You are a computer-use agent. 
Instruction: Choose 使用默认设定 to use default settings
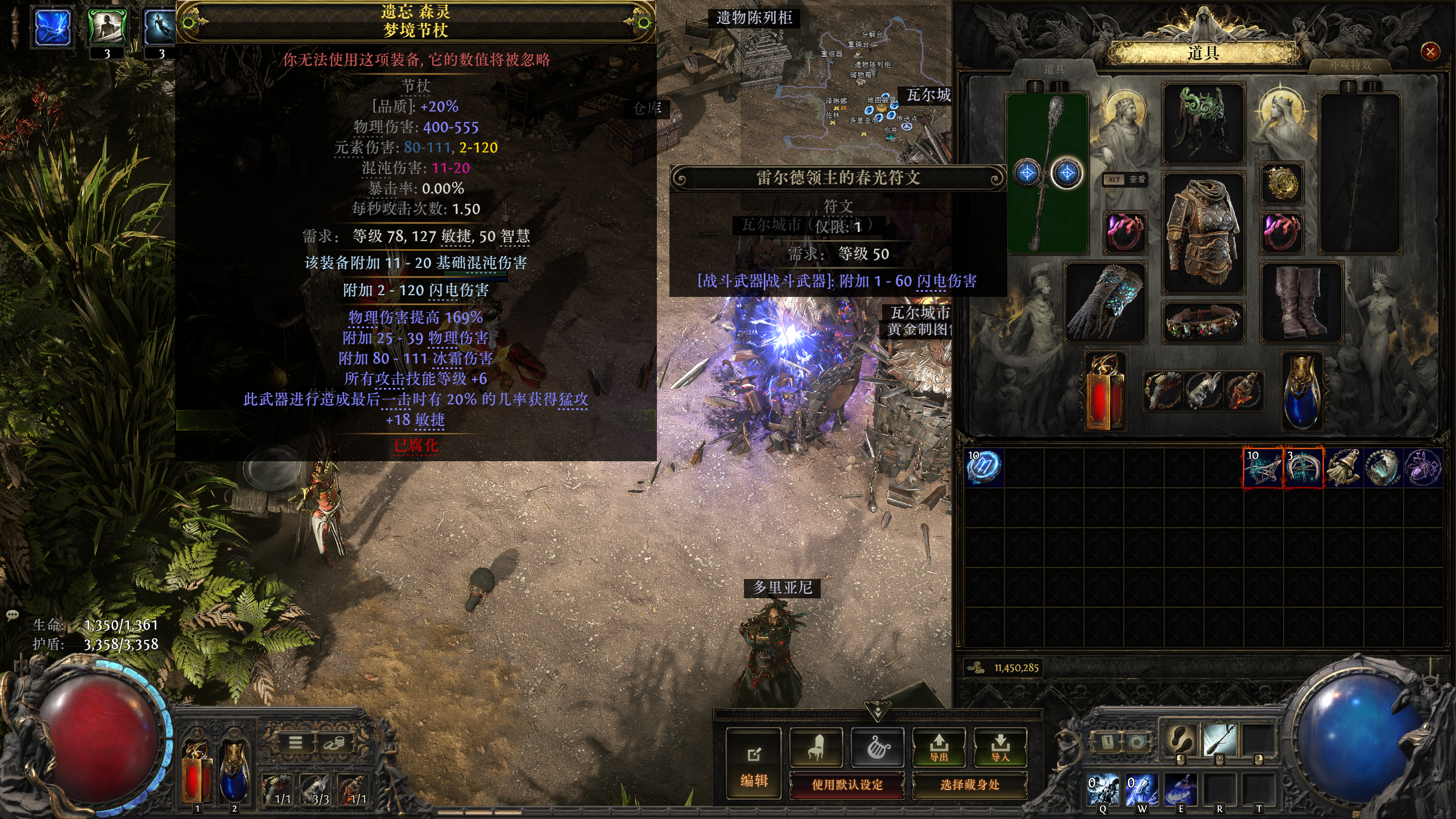847,785
